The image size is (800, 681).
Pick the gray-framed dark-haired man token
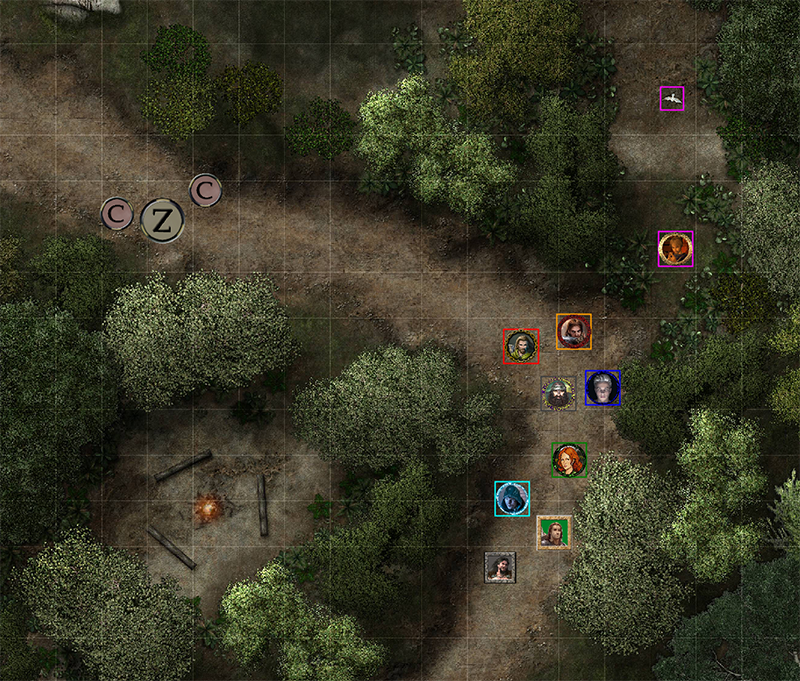click(500, 568)
